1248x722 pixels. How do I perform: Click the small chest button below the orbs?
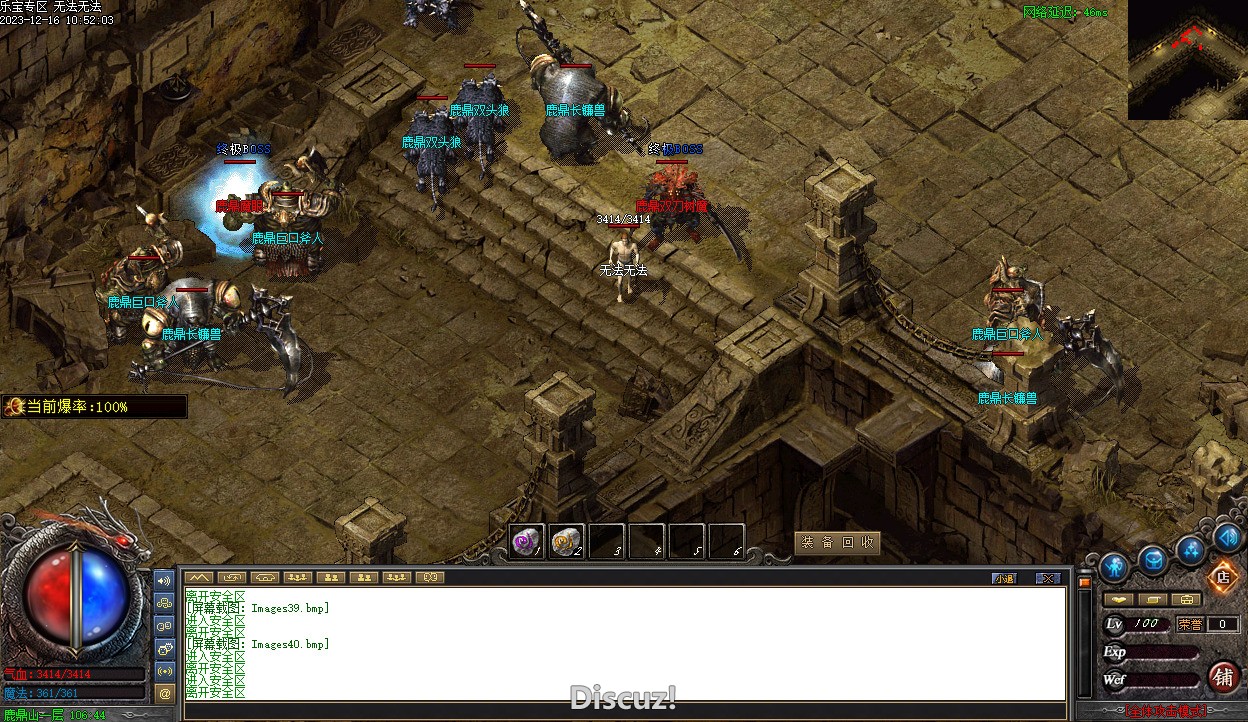coord(1187,599)
